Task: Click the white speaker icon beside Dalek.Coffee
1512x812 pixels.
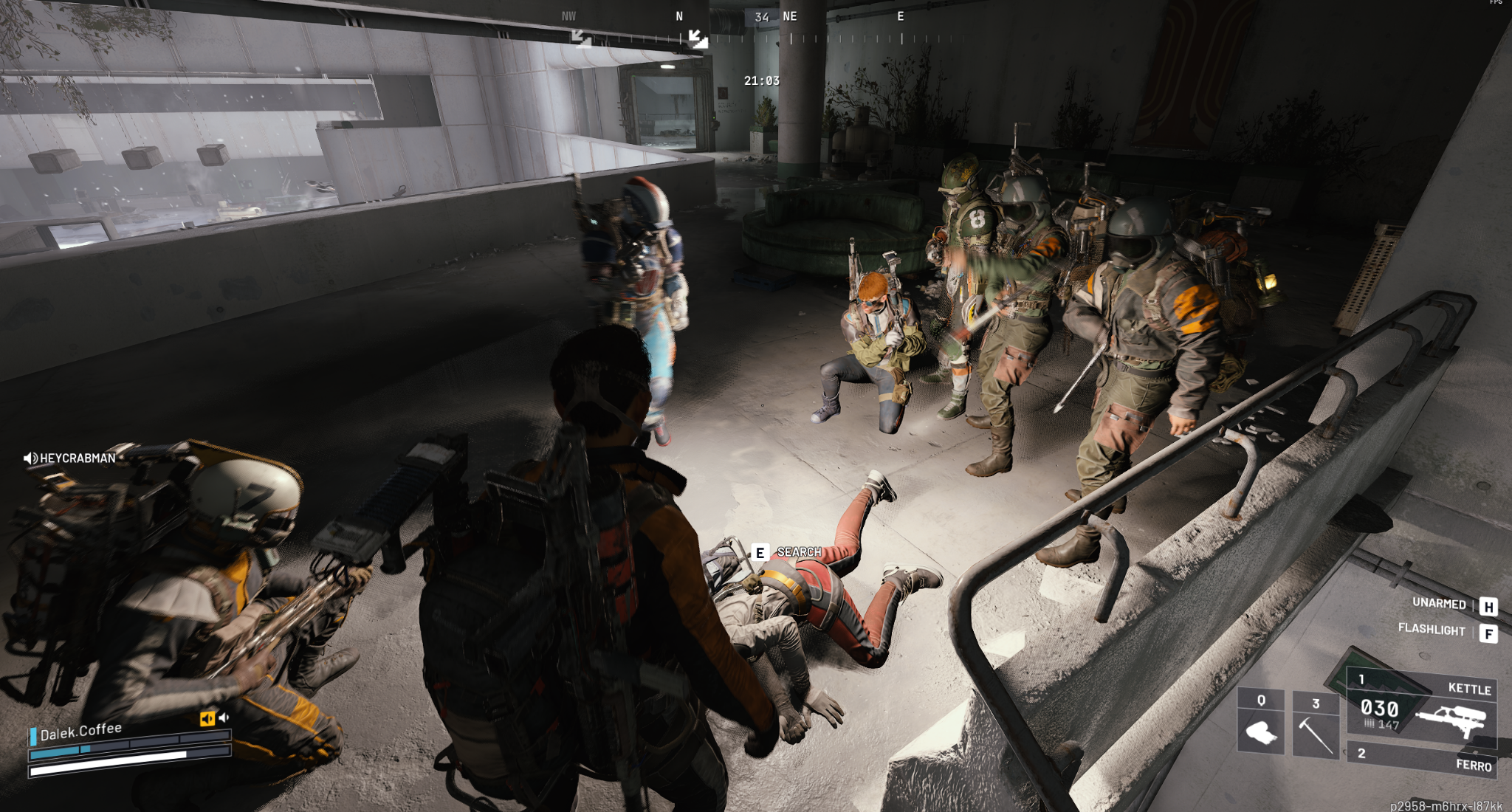Action: (x=224, y=717)
